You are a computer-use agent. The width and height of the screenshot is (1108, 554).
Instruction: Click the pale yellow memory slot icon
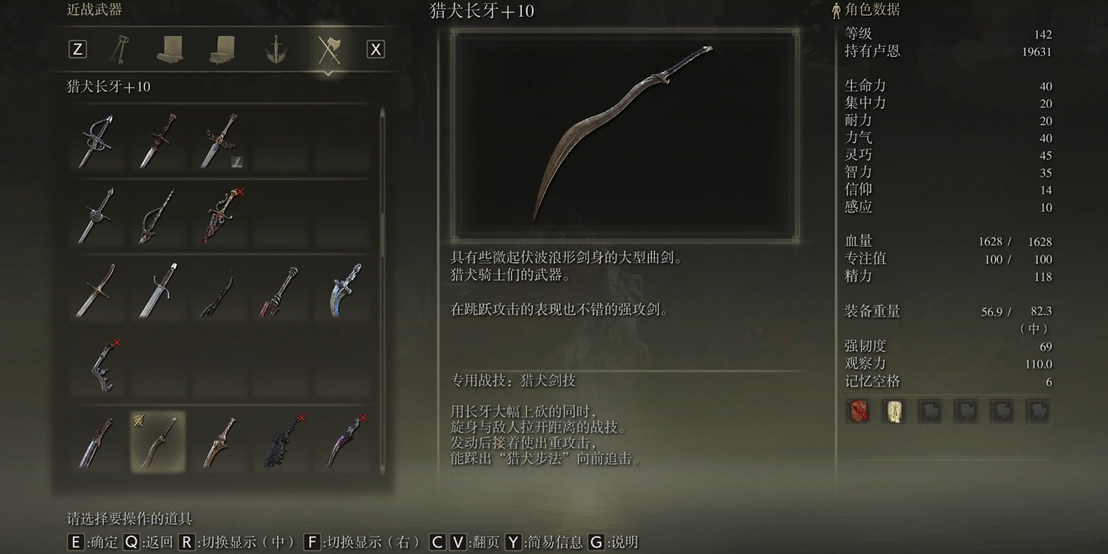pos(893,411)
